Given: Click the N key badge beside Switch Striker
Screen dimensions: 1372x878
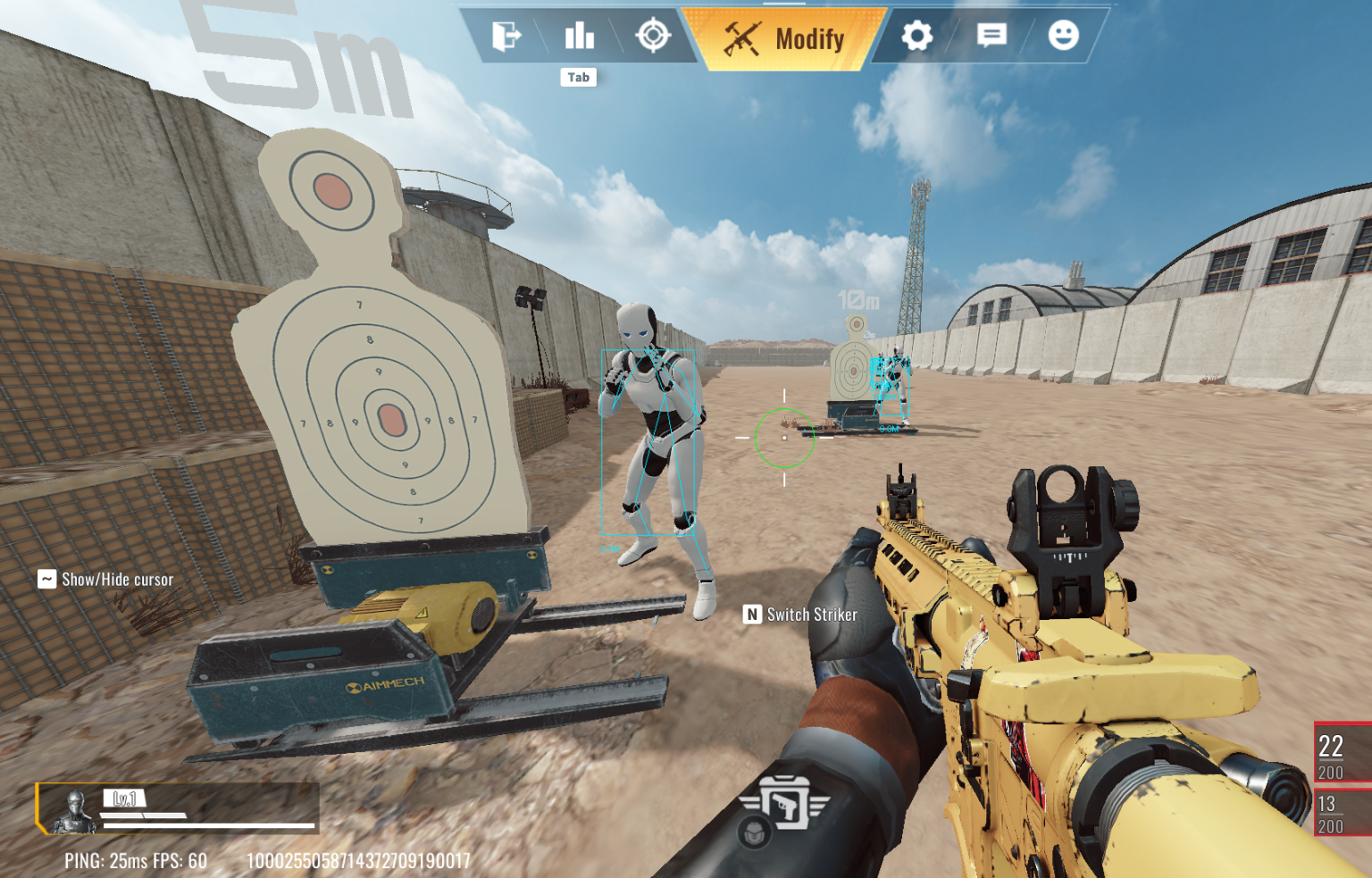Looking at the screenshot, I should pos(751,615).
